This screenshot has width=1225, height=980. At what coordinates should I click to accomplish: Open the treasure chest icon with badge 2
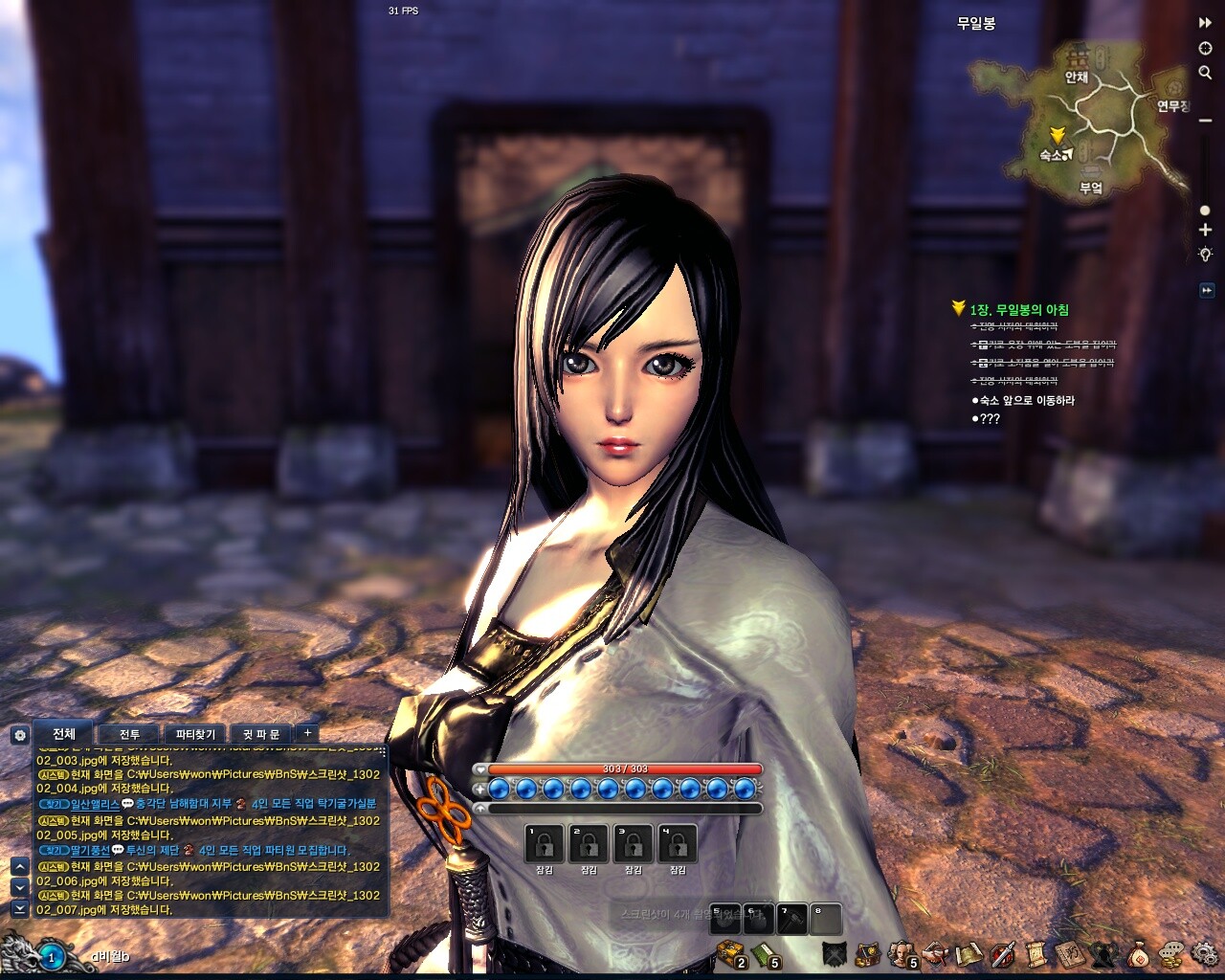[731, 953]
